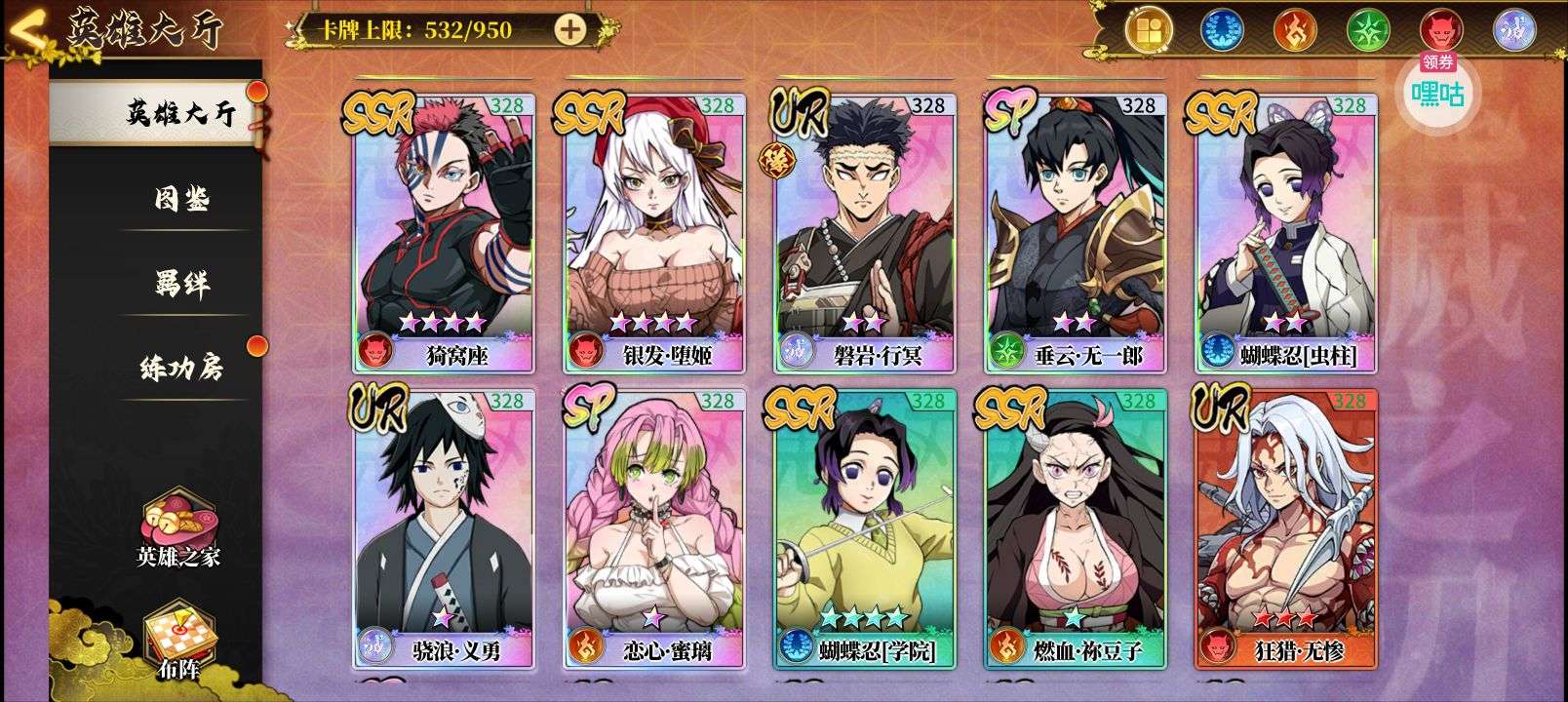This screenshot has width=1568, height=702.
Task: Pick the 垂云·无一郎 hero card
Action: pyautogui.click(x=1076, y=232)
